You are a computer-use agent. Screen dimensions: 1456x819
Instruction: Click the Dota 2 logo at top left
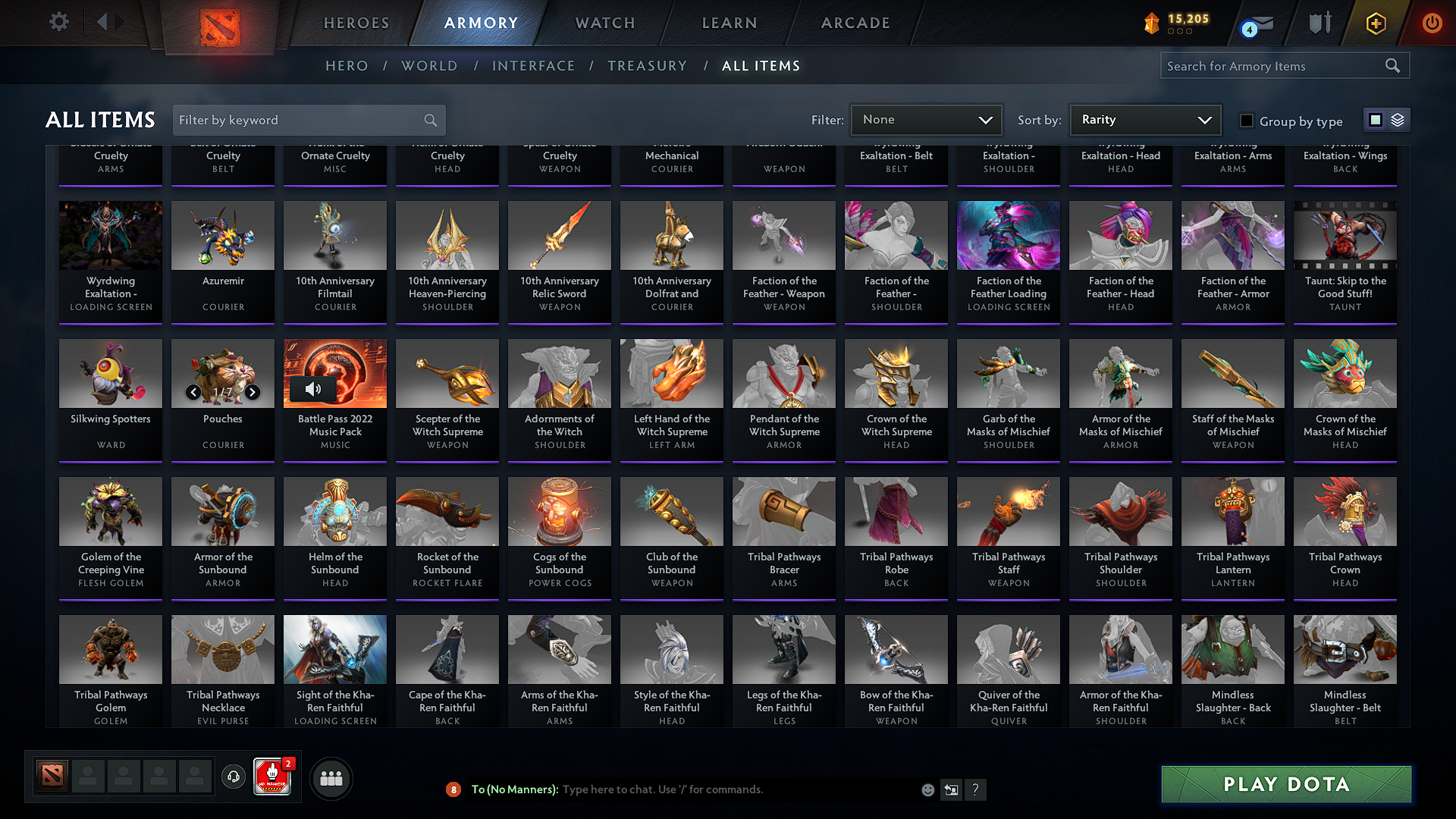coord(218,24)
